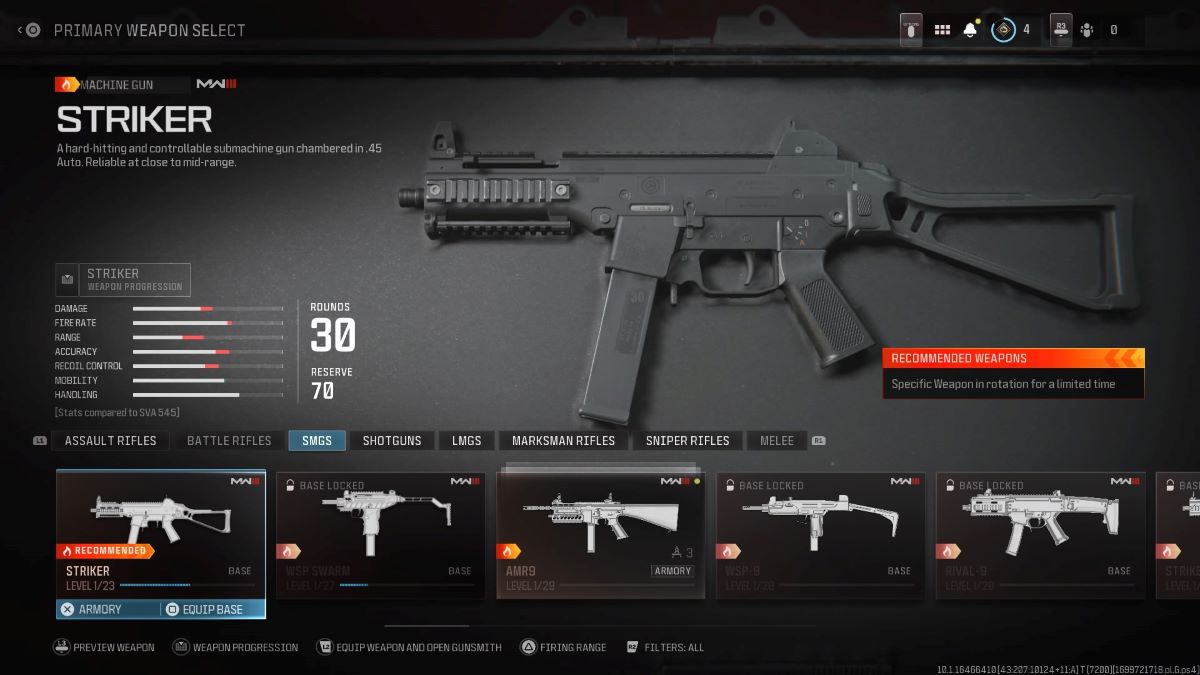Switch to the Melee tab

(x=777, y=440)
